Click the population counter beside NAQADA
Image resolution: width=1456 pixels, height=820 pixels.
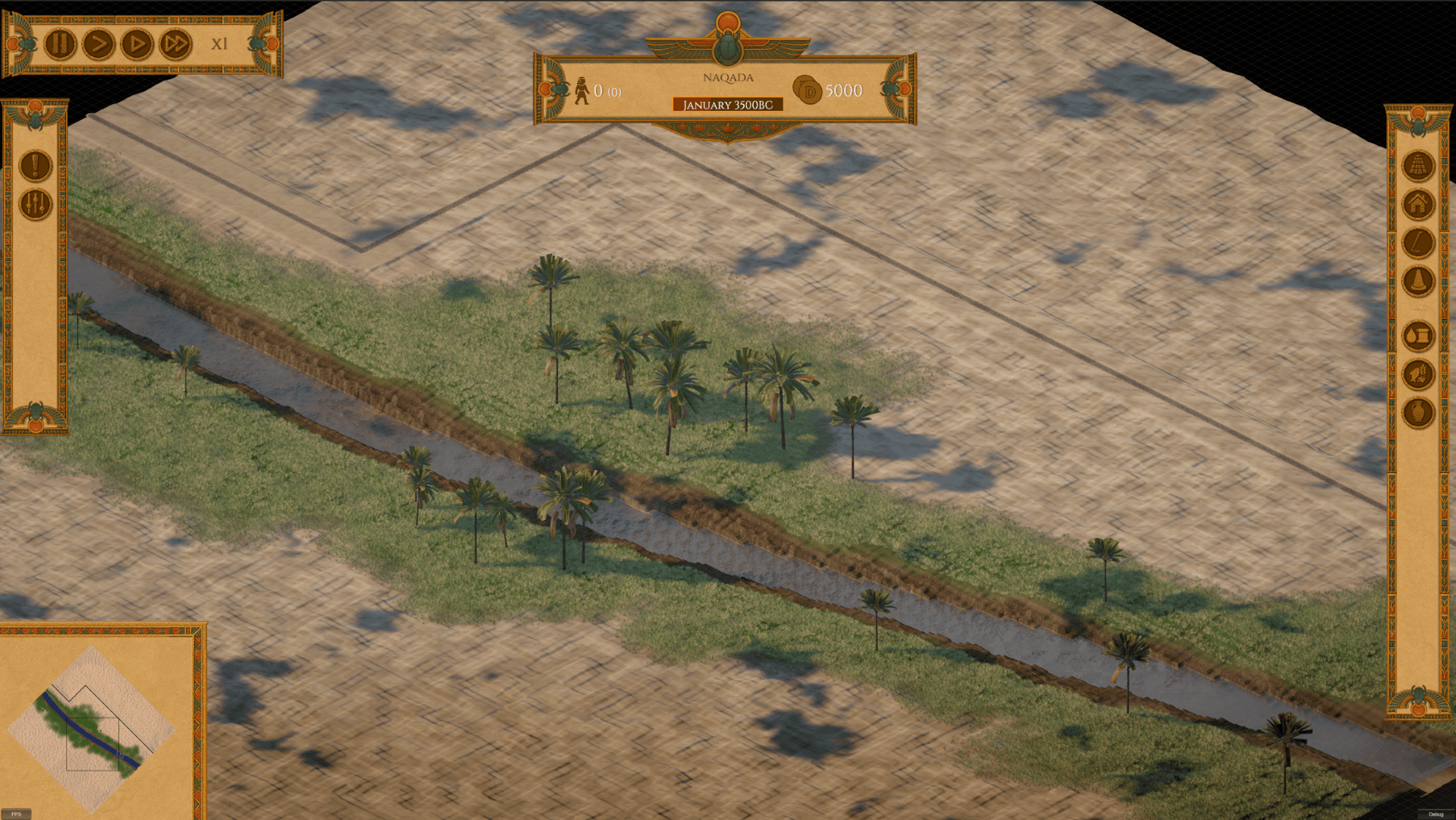(x=600, y=91)
